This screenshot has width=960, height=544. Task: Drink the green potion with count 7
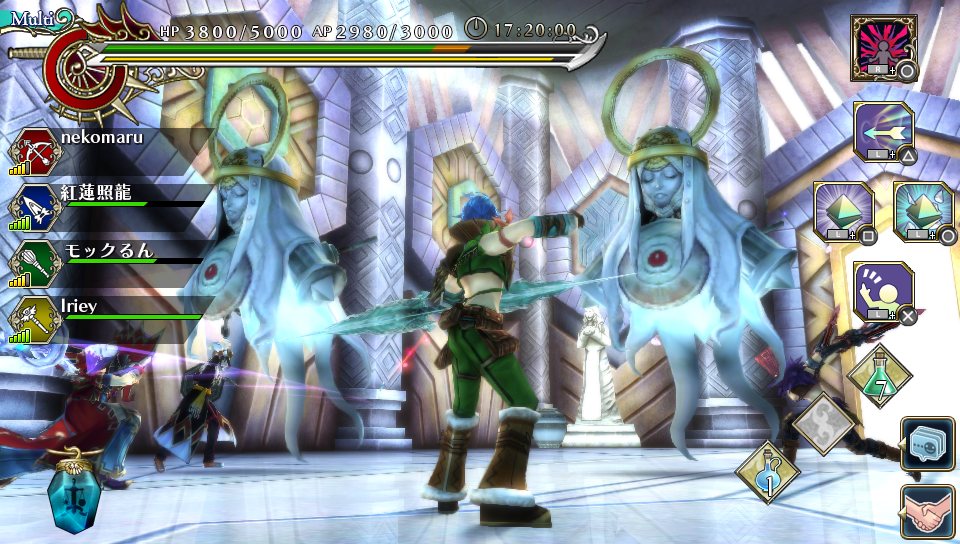click(x=880, y=376)
